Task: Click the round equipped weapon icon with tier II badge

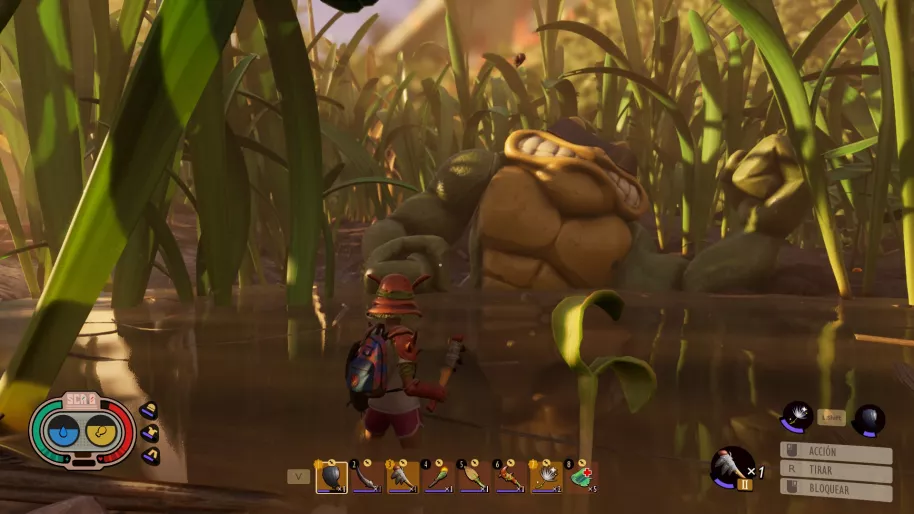Action: click(731, 467)
